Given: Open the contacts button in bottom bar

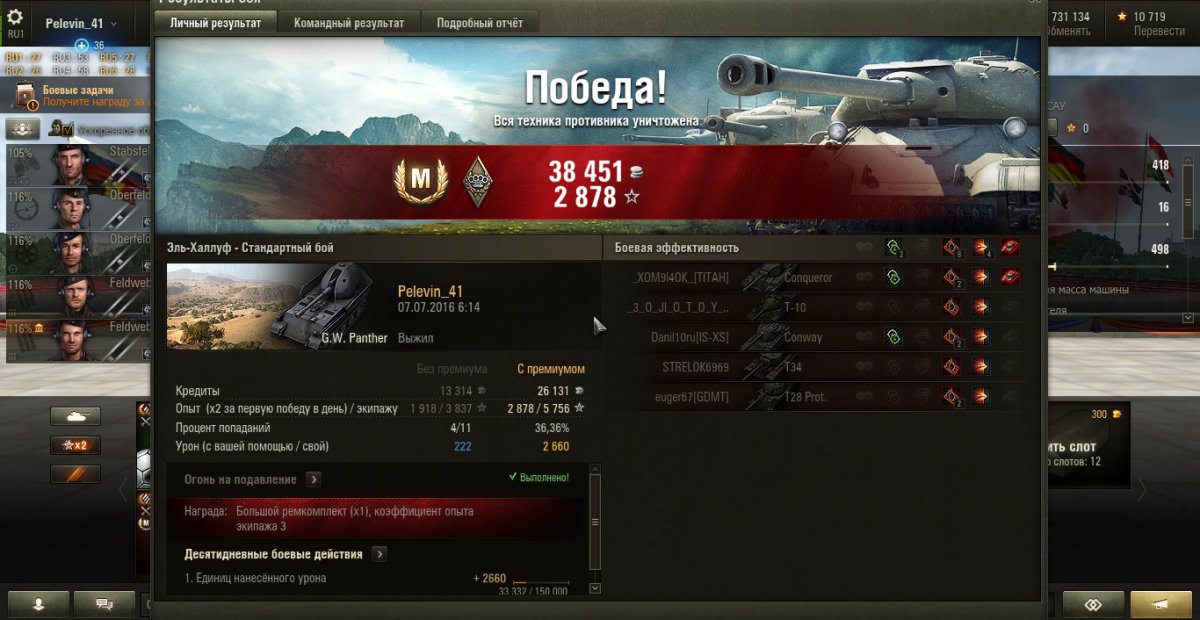Looking at the screenshot, I should coord(39,604).
